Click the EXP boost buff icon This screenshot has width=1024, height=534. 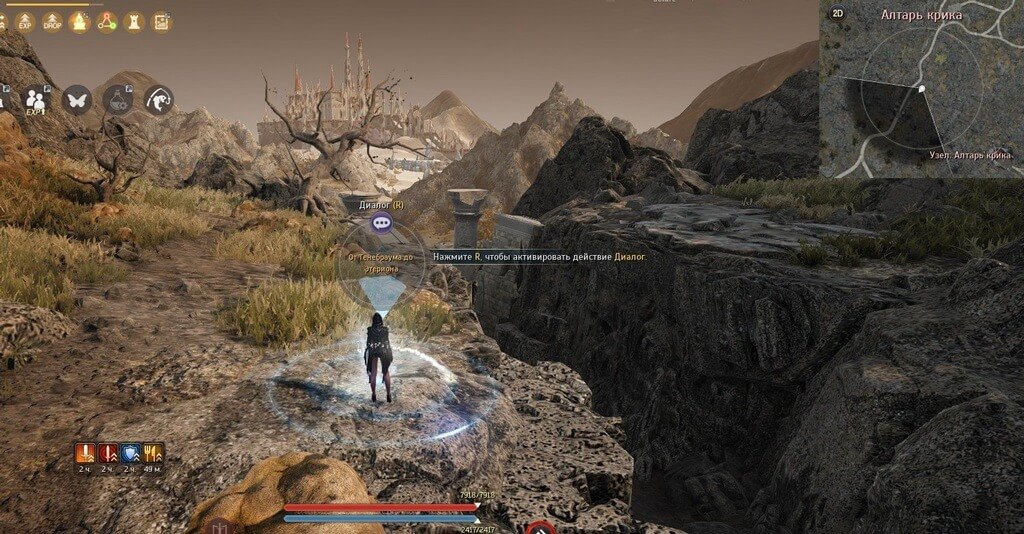tap(25, 22)
